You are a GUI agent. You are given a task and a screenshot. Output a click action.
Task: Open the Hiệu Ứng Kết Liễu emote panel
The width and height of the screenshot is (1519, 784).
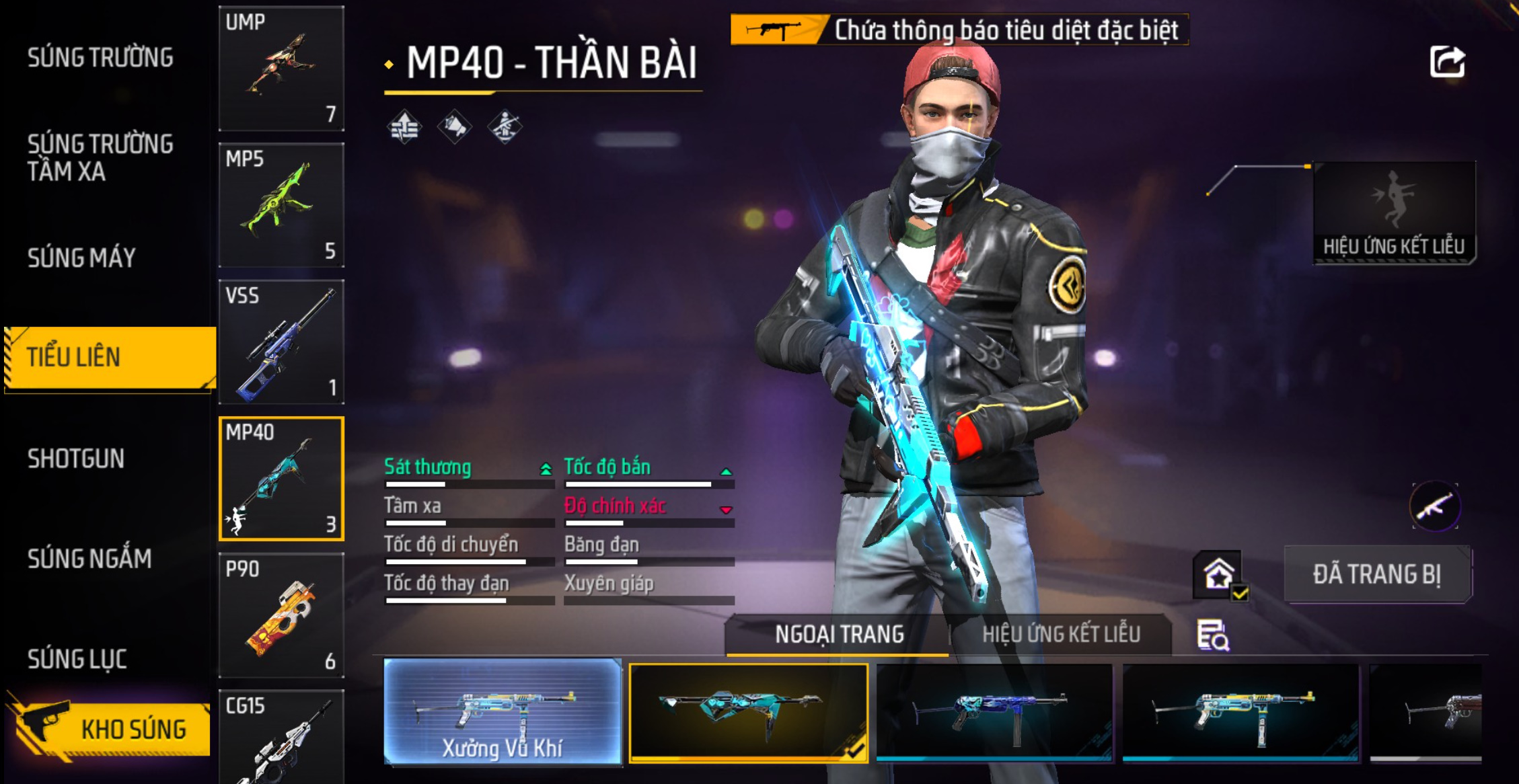tap(1394, 213)
